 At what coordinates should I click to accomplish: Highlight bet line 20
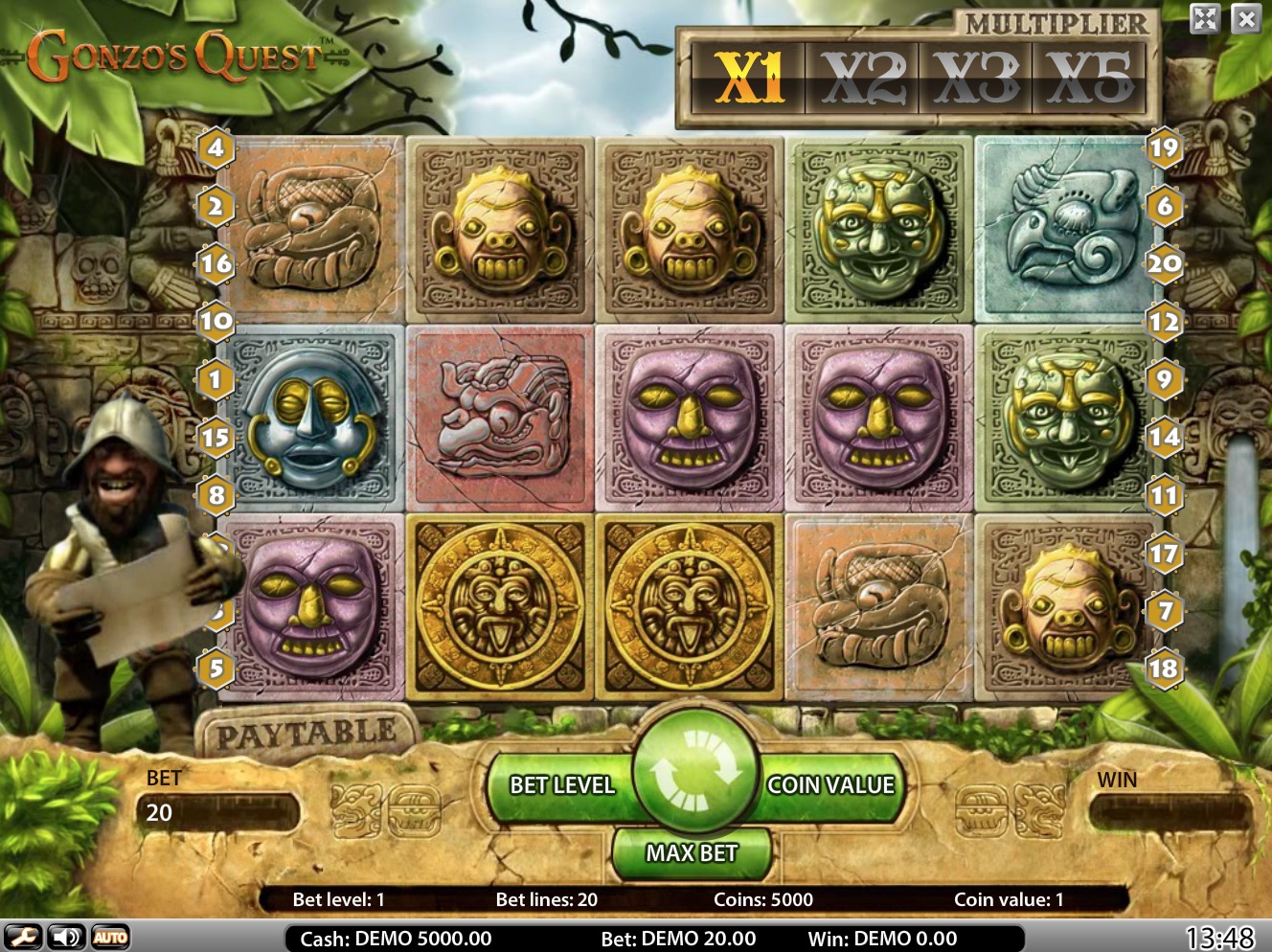[x=1164, y=263]
